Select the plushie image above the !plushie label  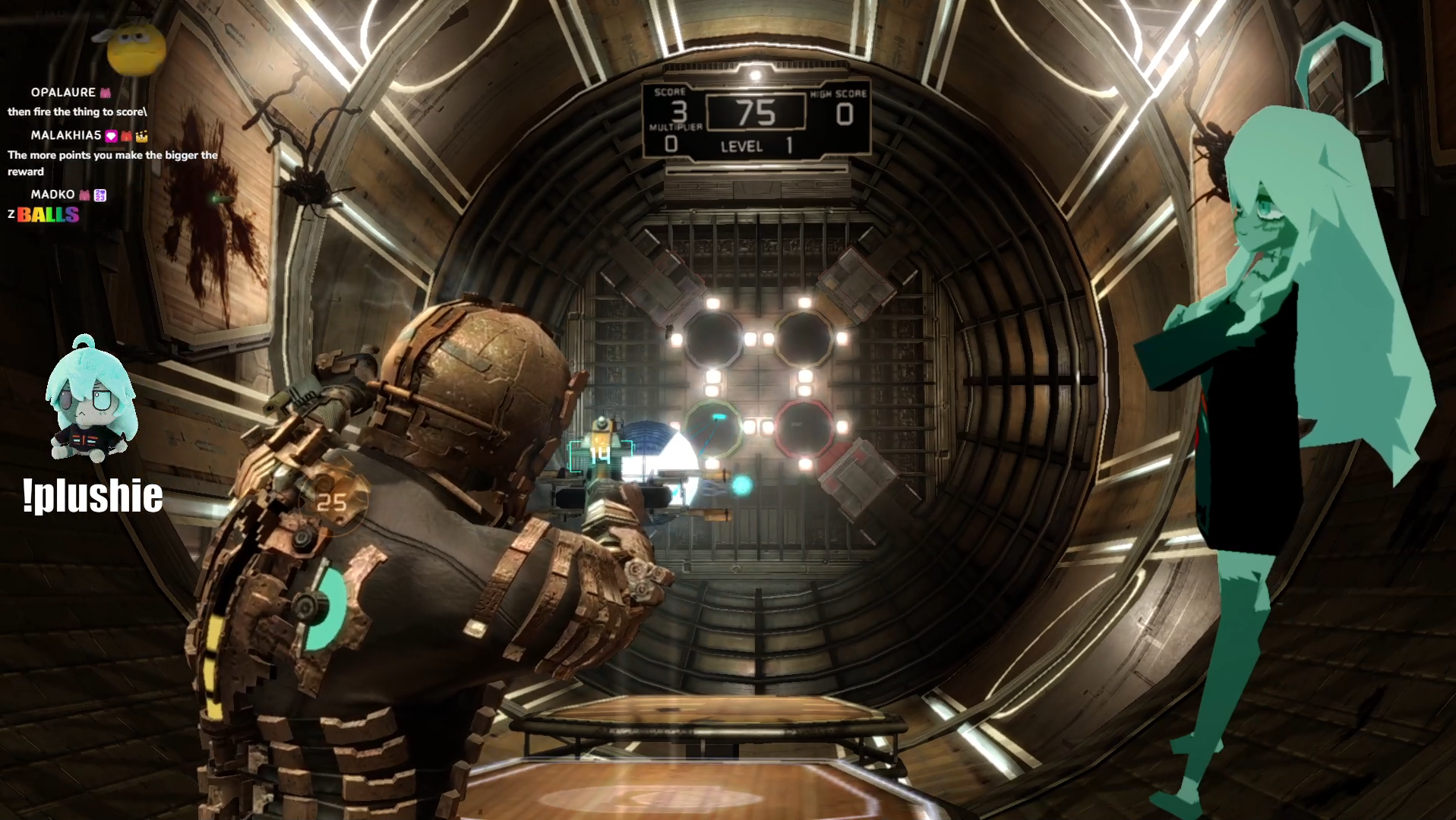[92, 402]
